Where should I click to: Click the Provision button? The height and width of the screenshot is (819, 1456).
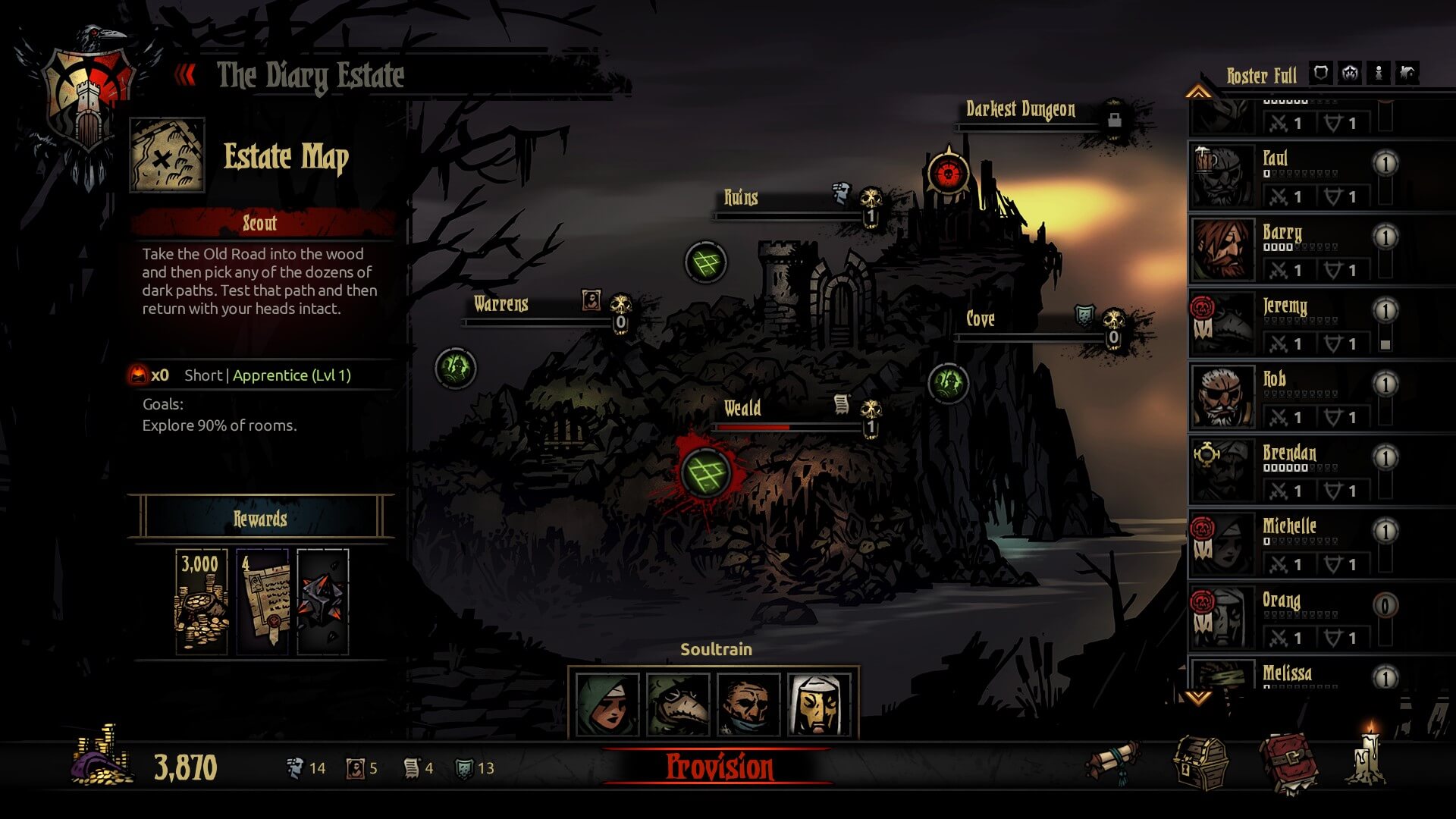click(x=719, y=767)
